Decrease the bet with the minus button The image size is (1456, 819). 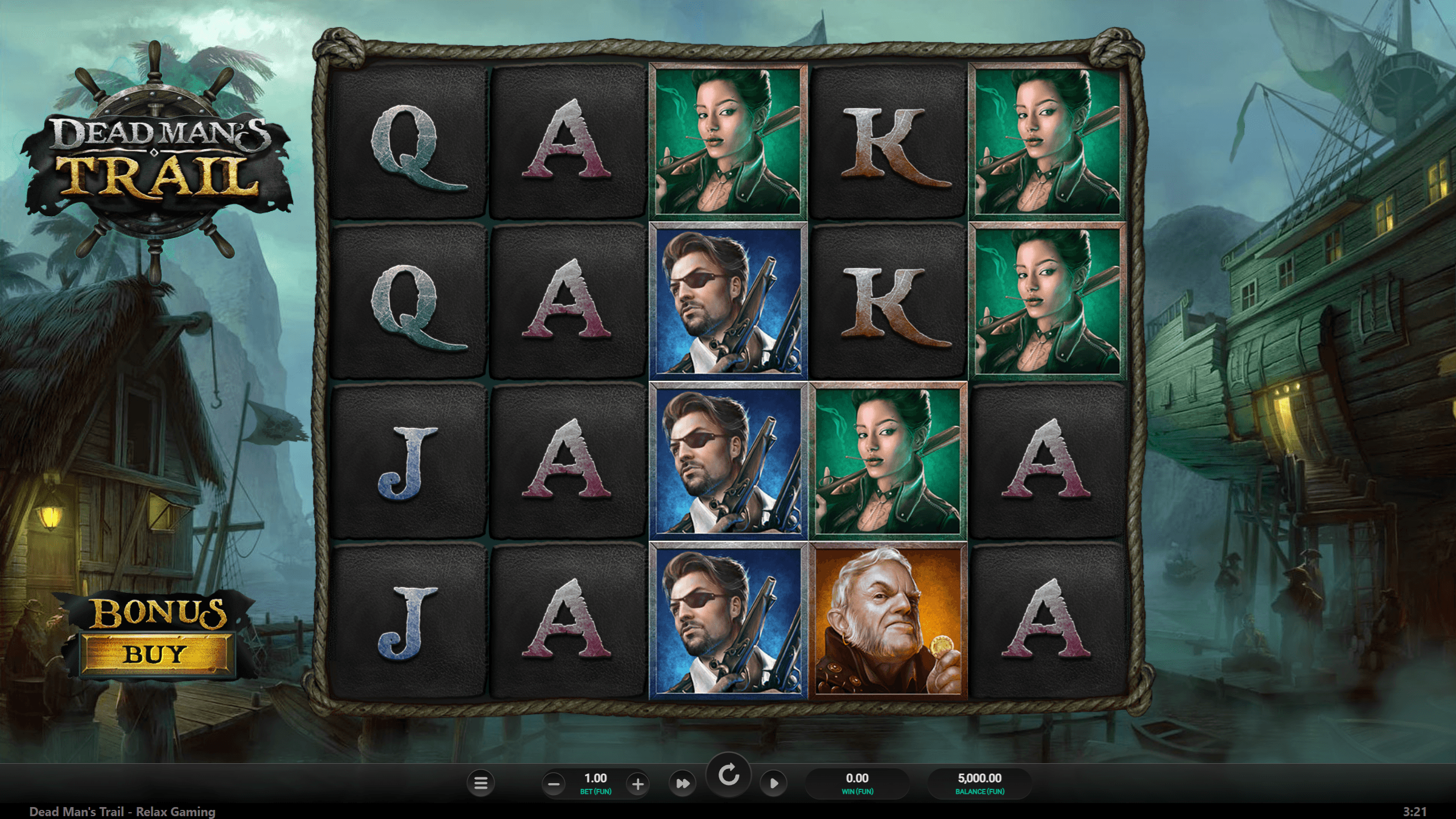(x=553, y=784)
